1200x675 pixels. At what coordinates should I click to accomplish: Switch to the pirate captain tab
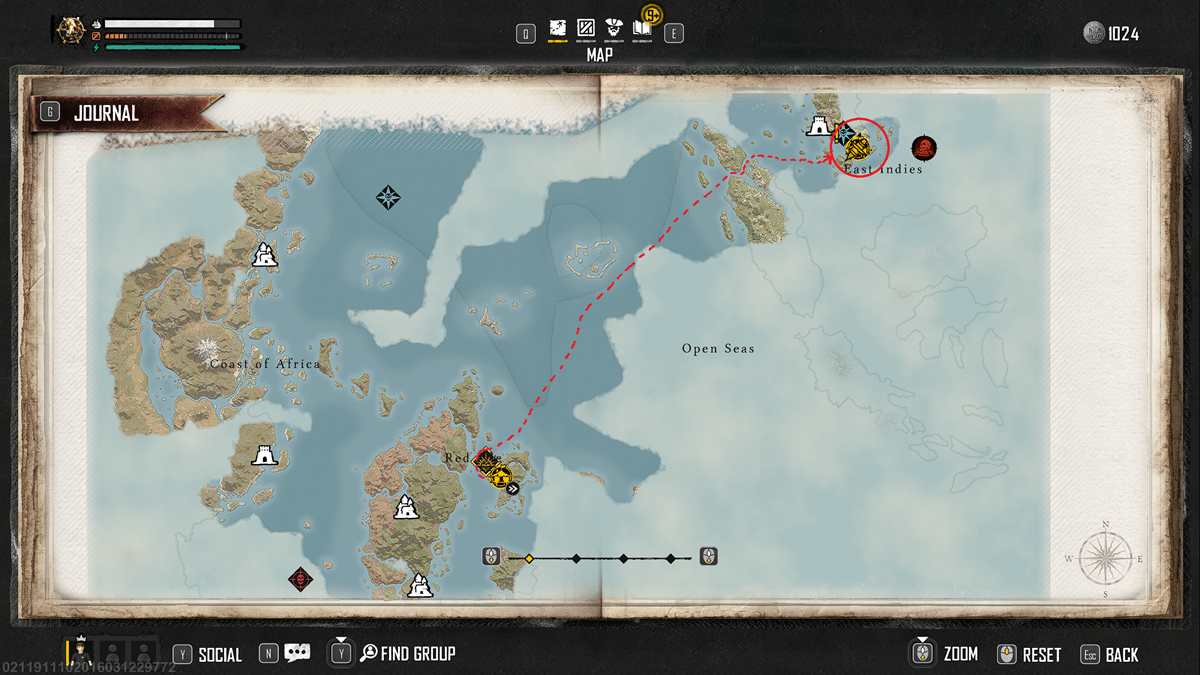(614, 28)
